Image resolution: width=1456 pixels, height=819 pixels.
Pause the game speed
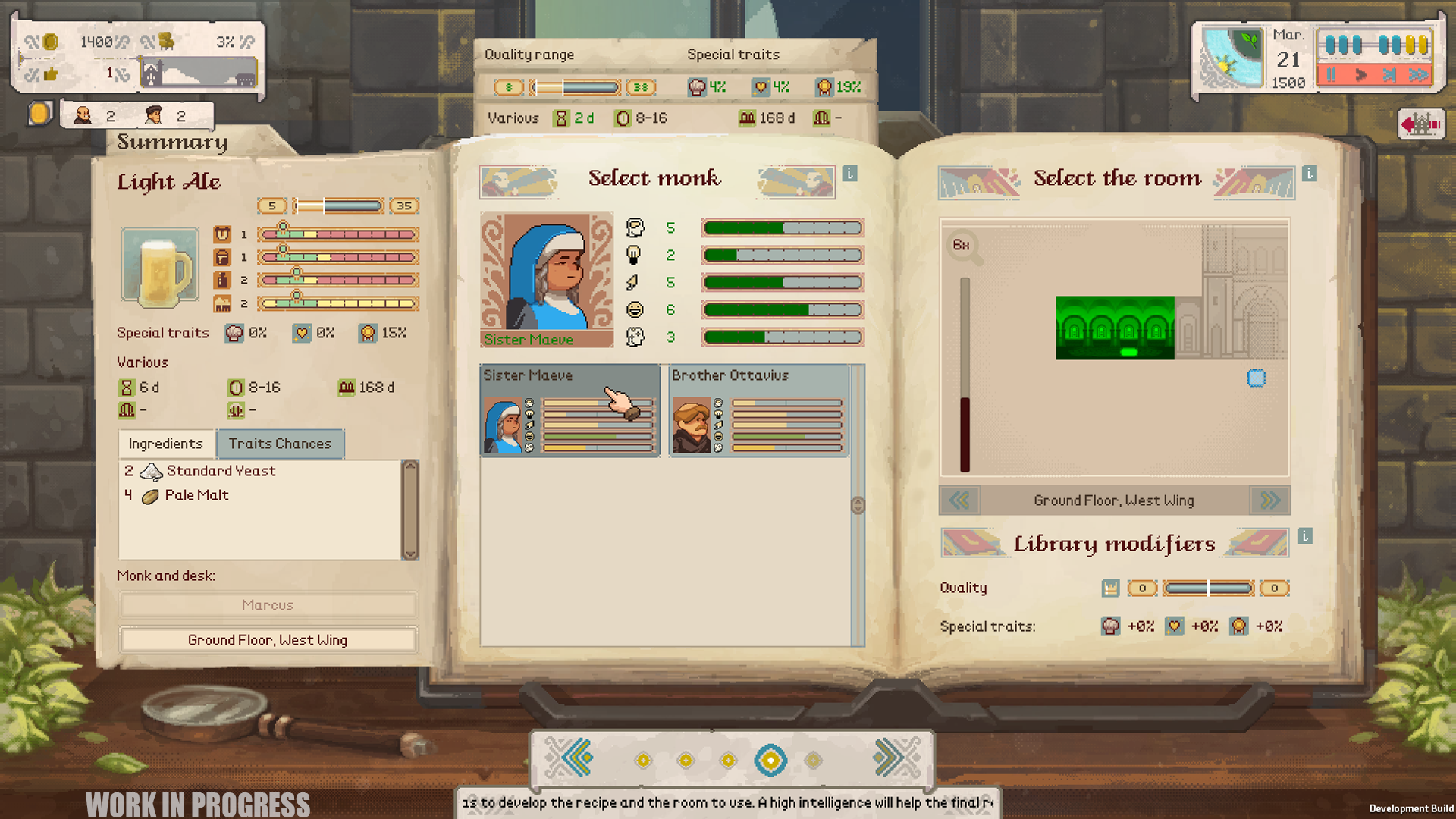(x=1331, y=75)
